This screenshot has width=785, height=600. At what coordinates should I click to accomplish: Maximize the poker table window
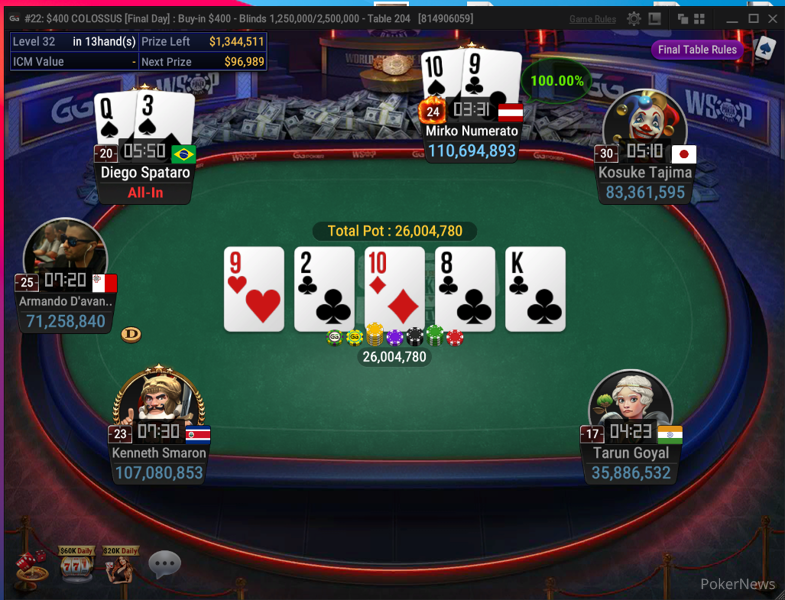pyautogui.click(x=753, y=19)
